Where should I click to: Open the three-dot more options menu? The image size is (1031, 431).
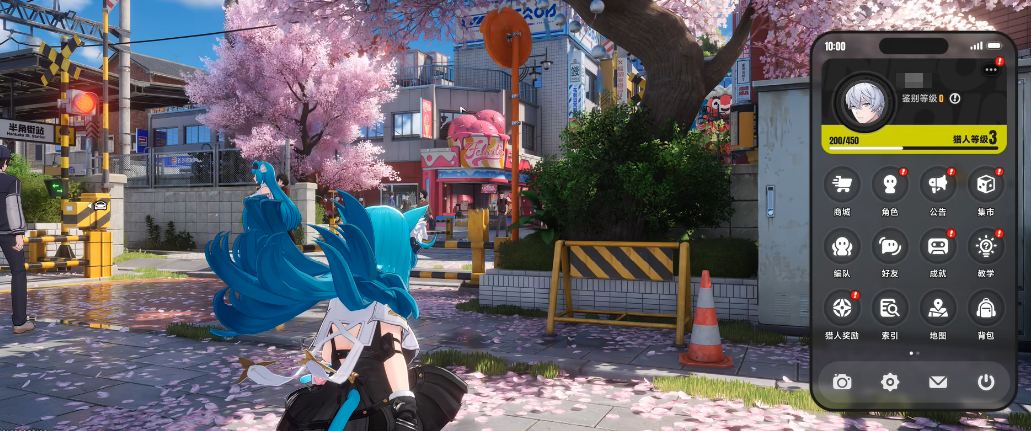tap(990, 69)
